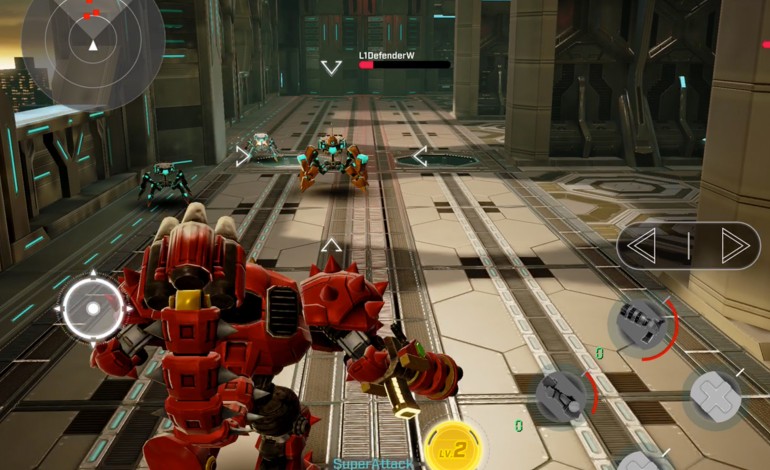Touch the white crosshair aim joystick
Viewport: 770px width, 470px height.
pos(93,309)
